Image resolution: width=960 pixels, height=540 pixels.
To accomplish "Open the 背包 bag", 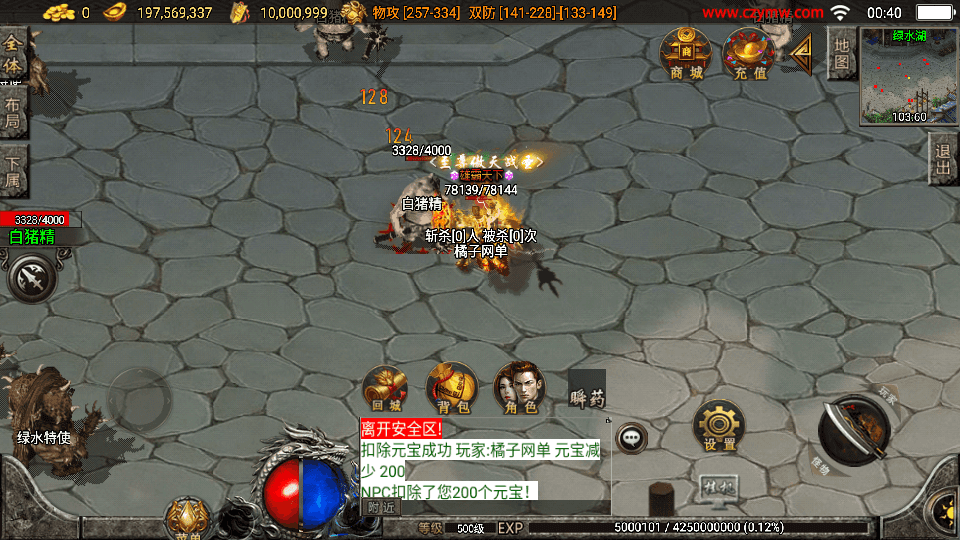I will (x=451, y=388).
